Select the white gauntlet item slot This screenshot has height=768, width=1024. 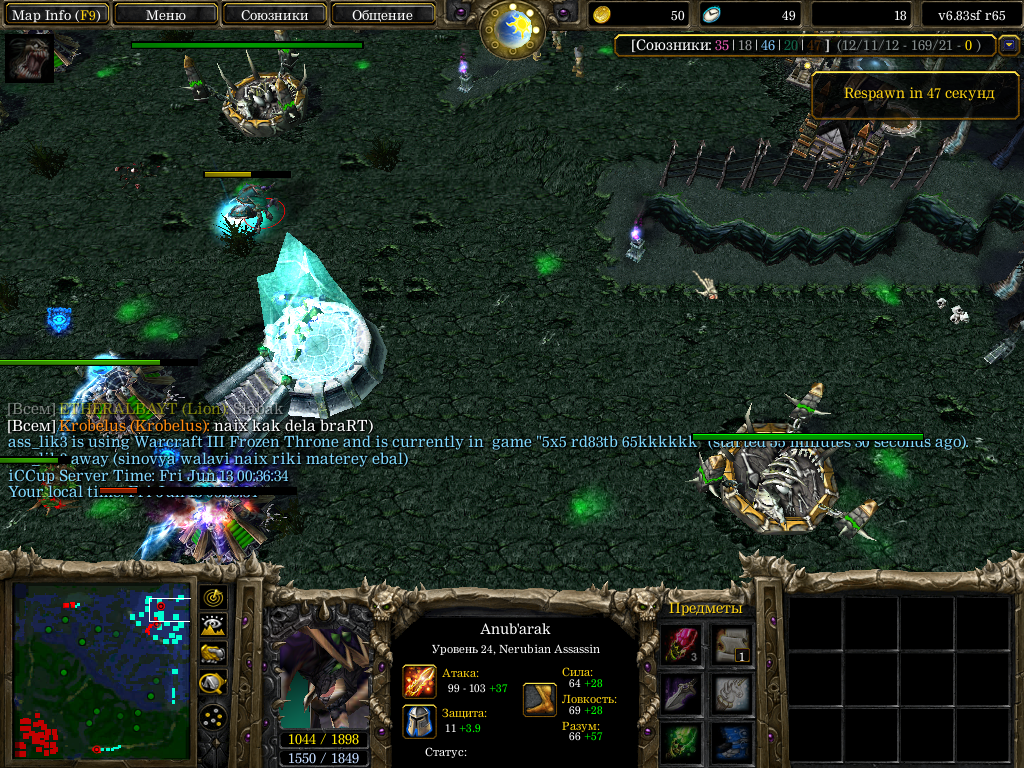[733, 693]
